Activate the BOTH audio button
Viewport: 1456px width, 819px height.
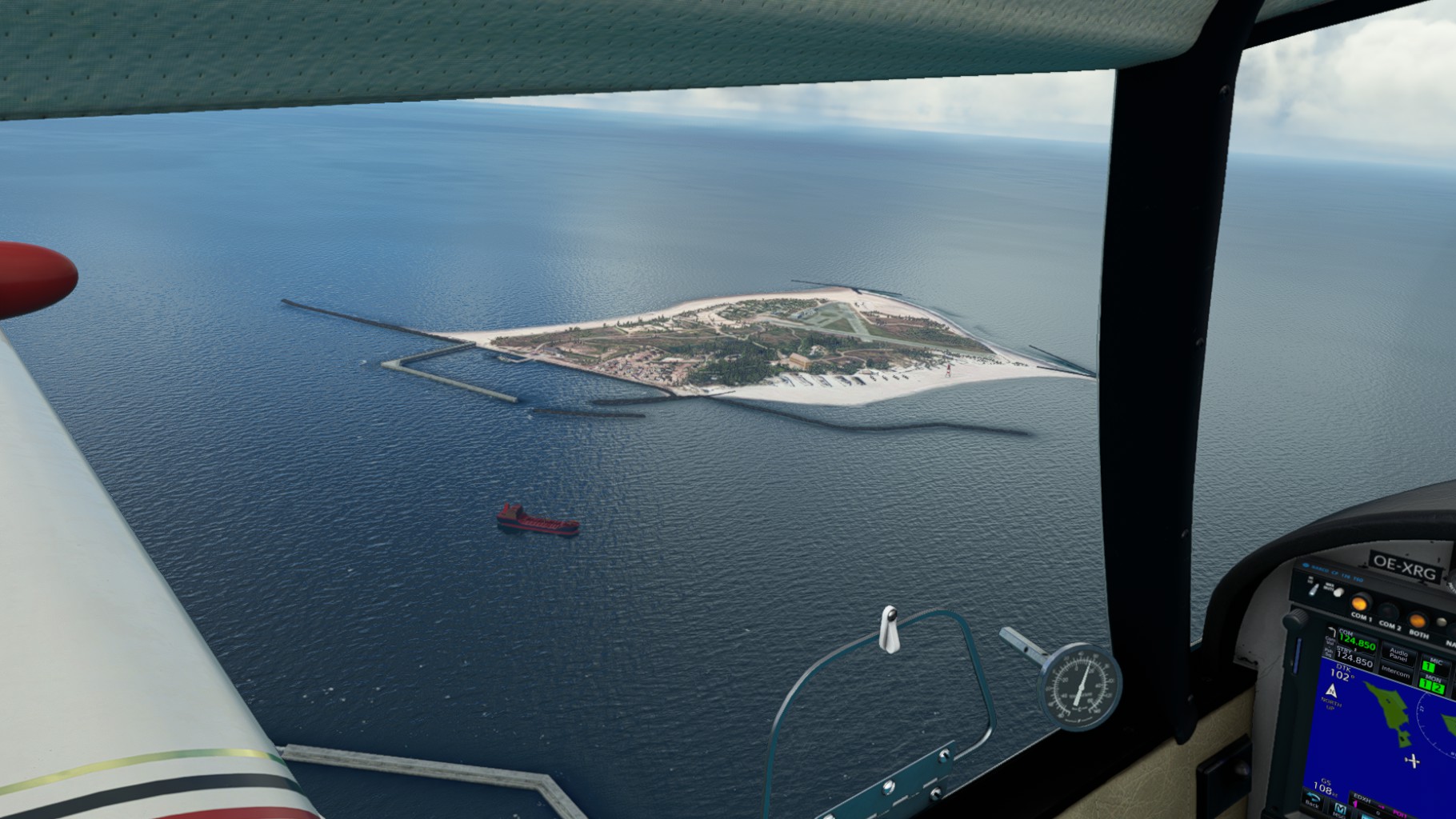pos(1419,620)
